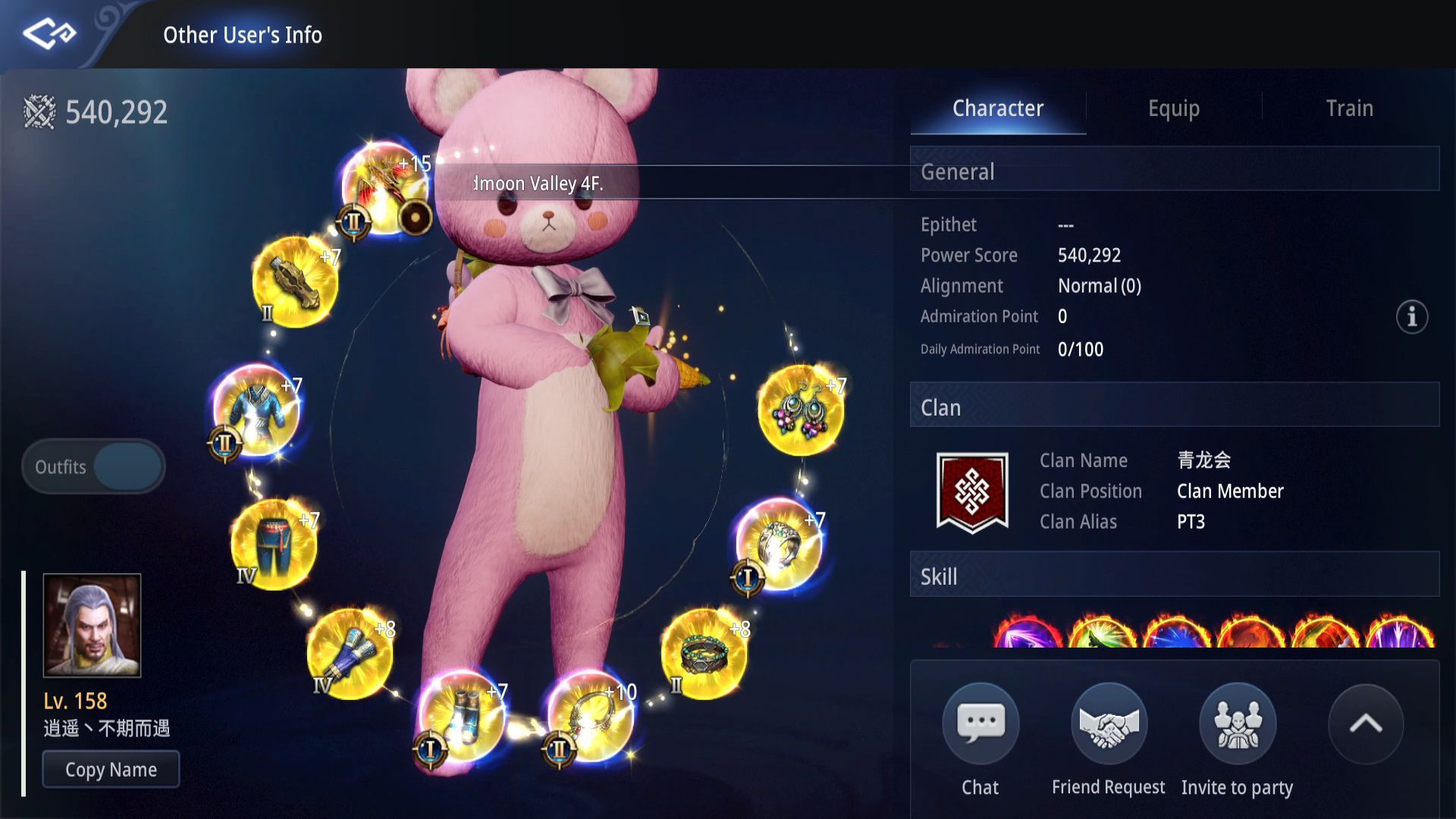
Task: Click the character portrait thumbnail
Action: 92,625
